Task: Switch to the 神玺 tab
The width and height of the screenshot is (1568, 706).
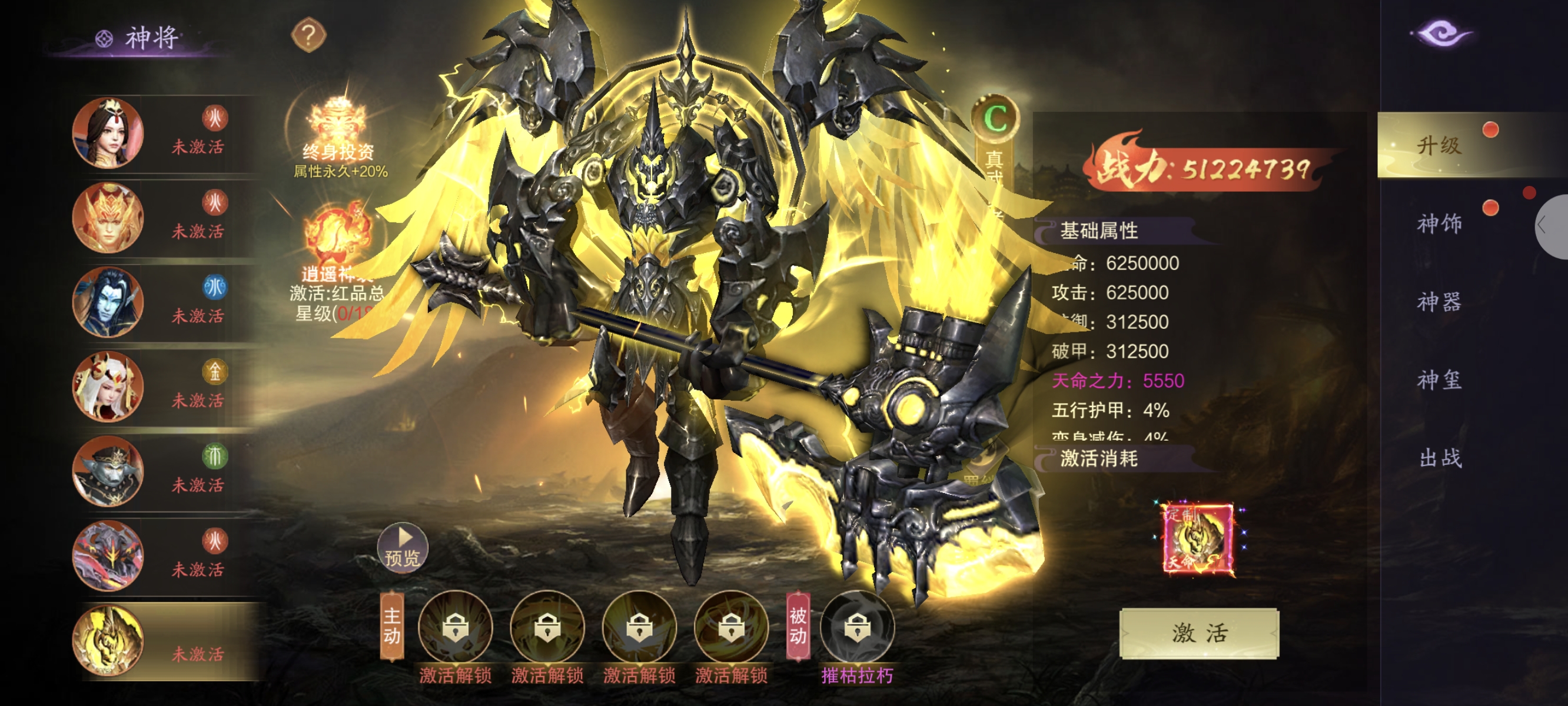Action: (x=1439, y=381)
